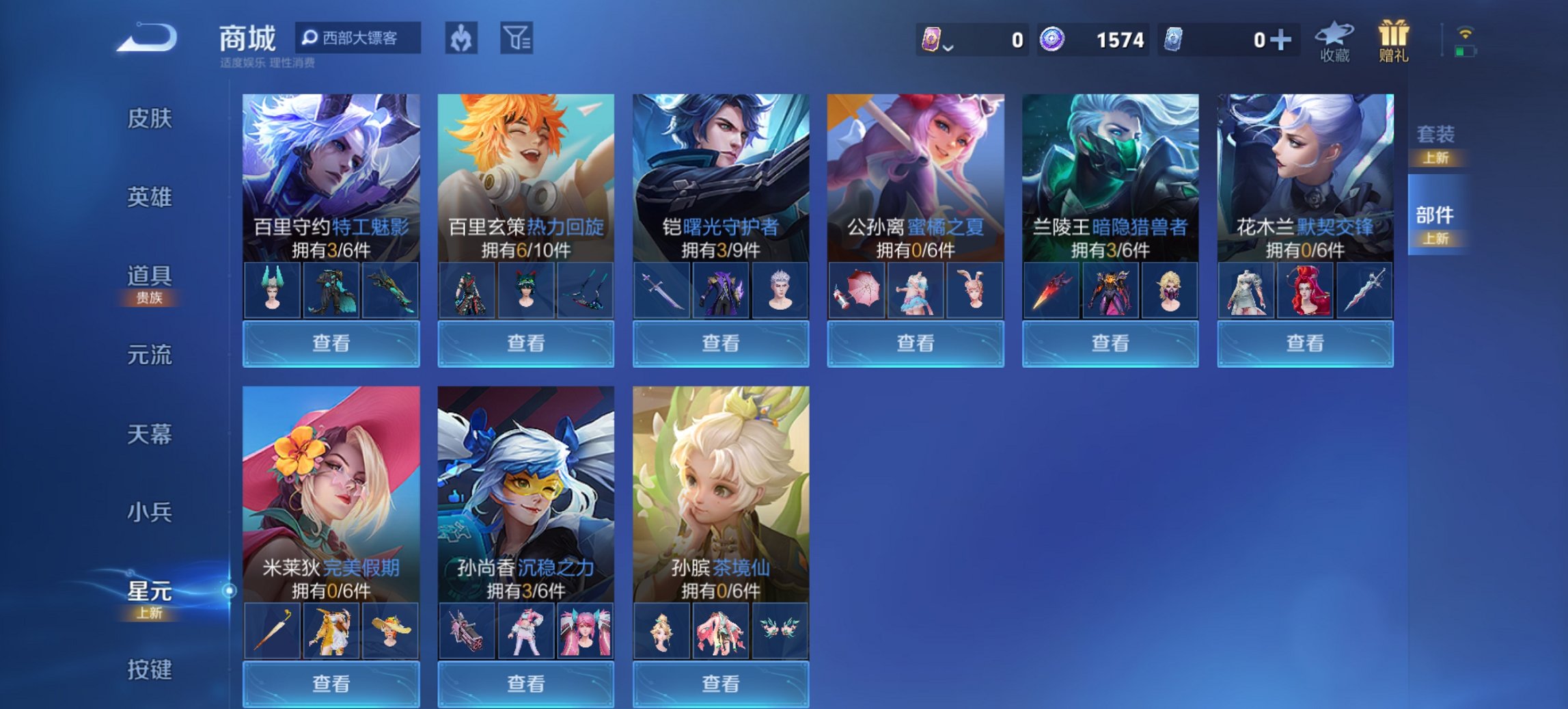Select the 皮肤 sidebar category
Viewport: 1568px width, 709px height.
(x=149, y=118)
